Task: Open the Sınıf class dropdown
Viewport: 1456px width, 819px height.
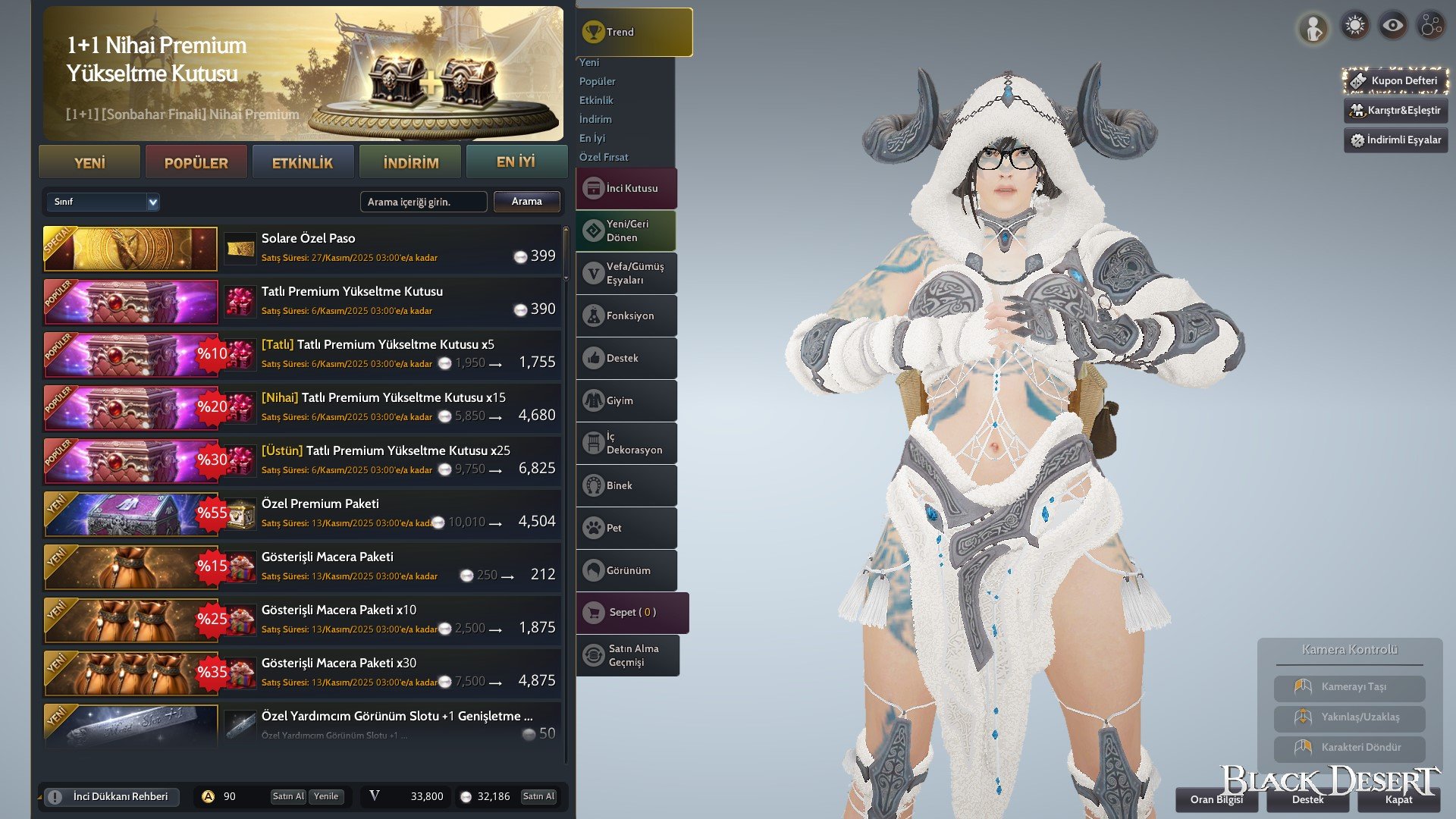Action: click(103, 202)
